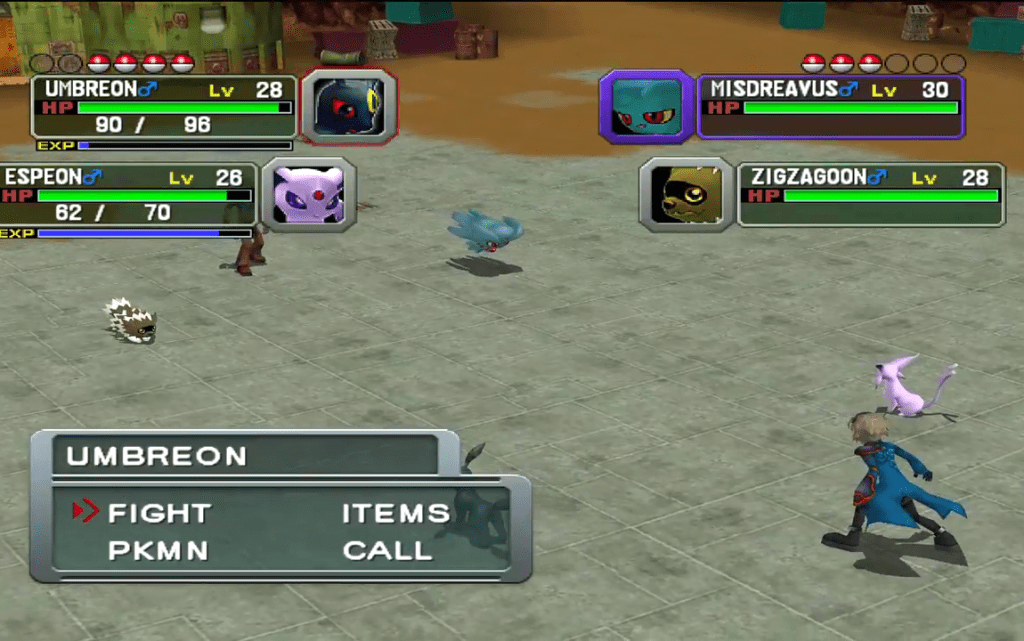1024x641 pixels.
Task: Open the ITEMS menu
Action: [396, 513]
